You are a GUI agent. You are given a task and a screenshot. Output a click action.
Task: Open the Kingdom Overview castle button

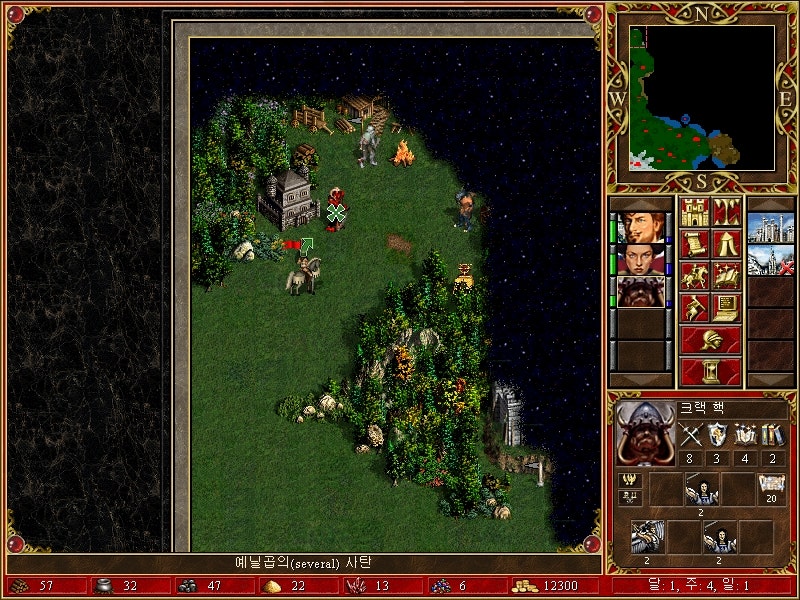click(x=695, y=212)
